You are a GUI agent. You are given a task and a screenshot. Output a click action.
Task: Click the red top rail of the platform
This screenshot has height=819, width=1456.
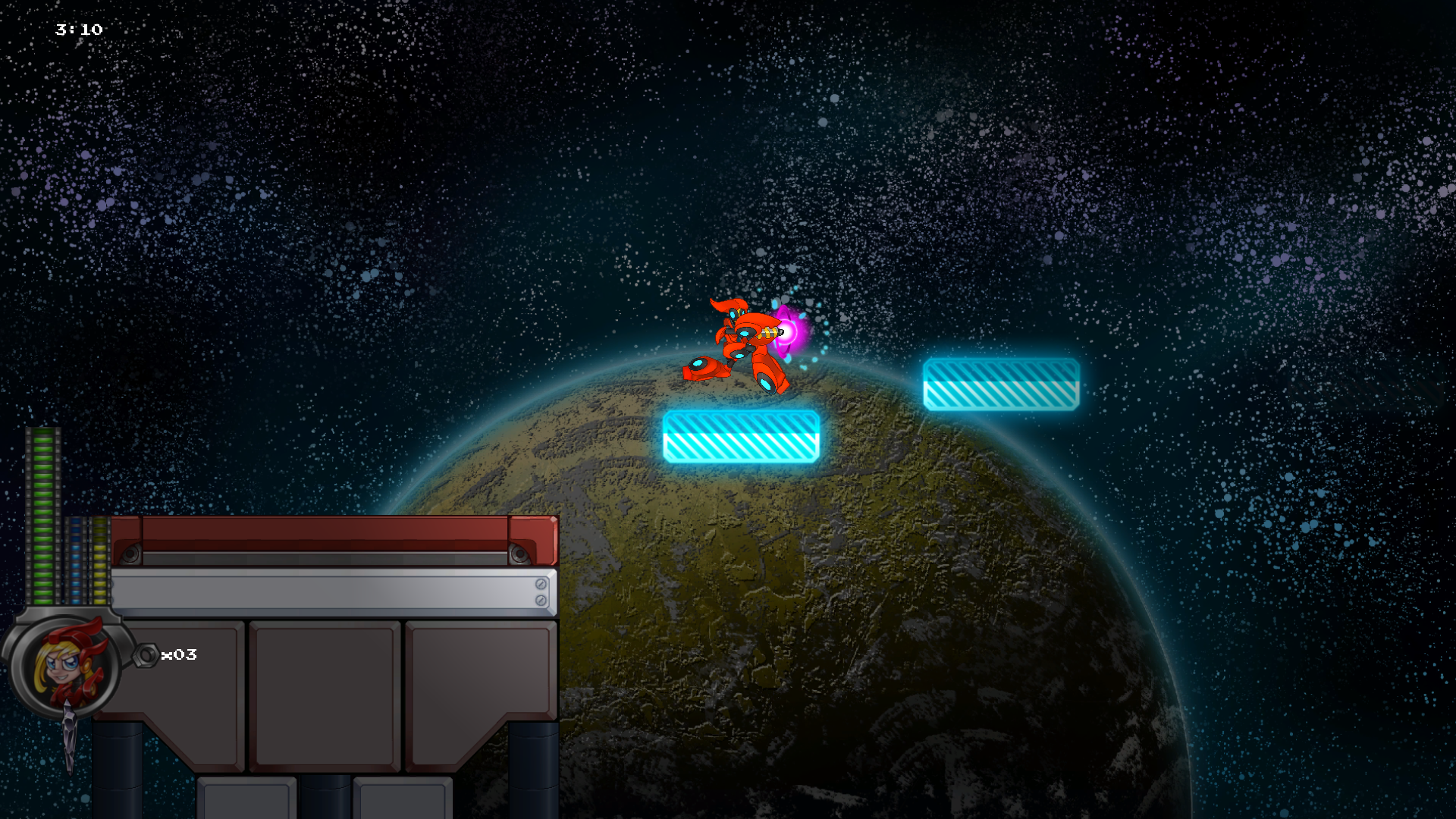tap(318, 531)
